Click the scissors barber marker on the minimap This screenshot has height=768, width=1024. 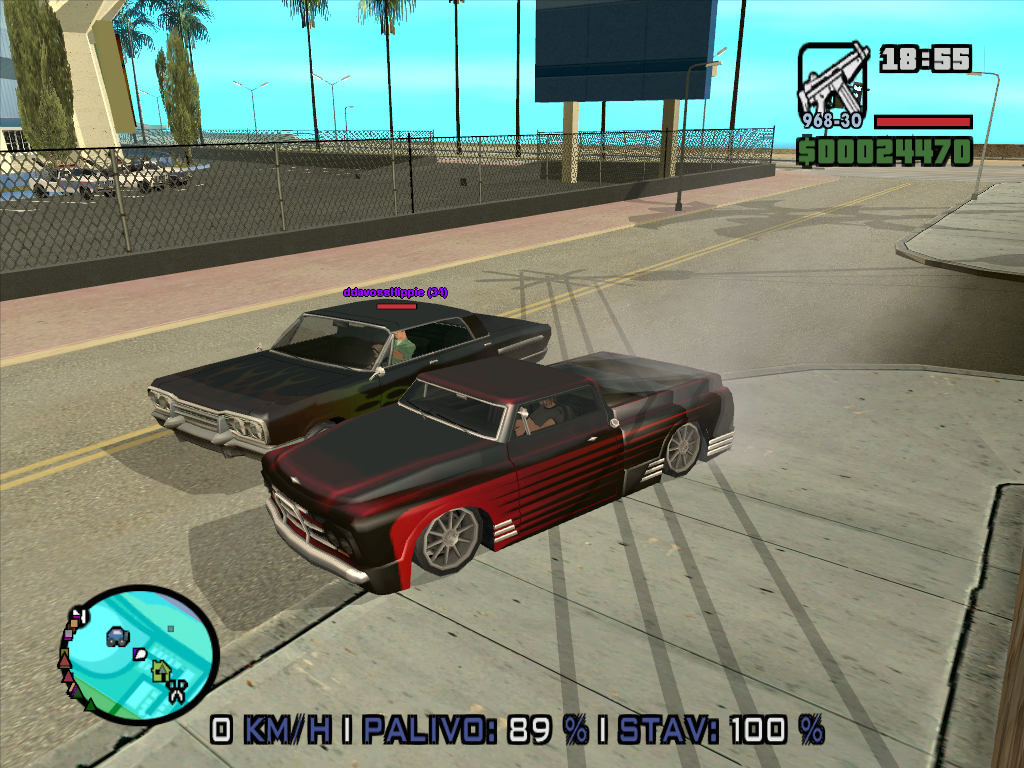click(177, 689)
